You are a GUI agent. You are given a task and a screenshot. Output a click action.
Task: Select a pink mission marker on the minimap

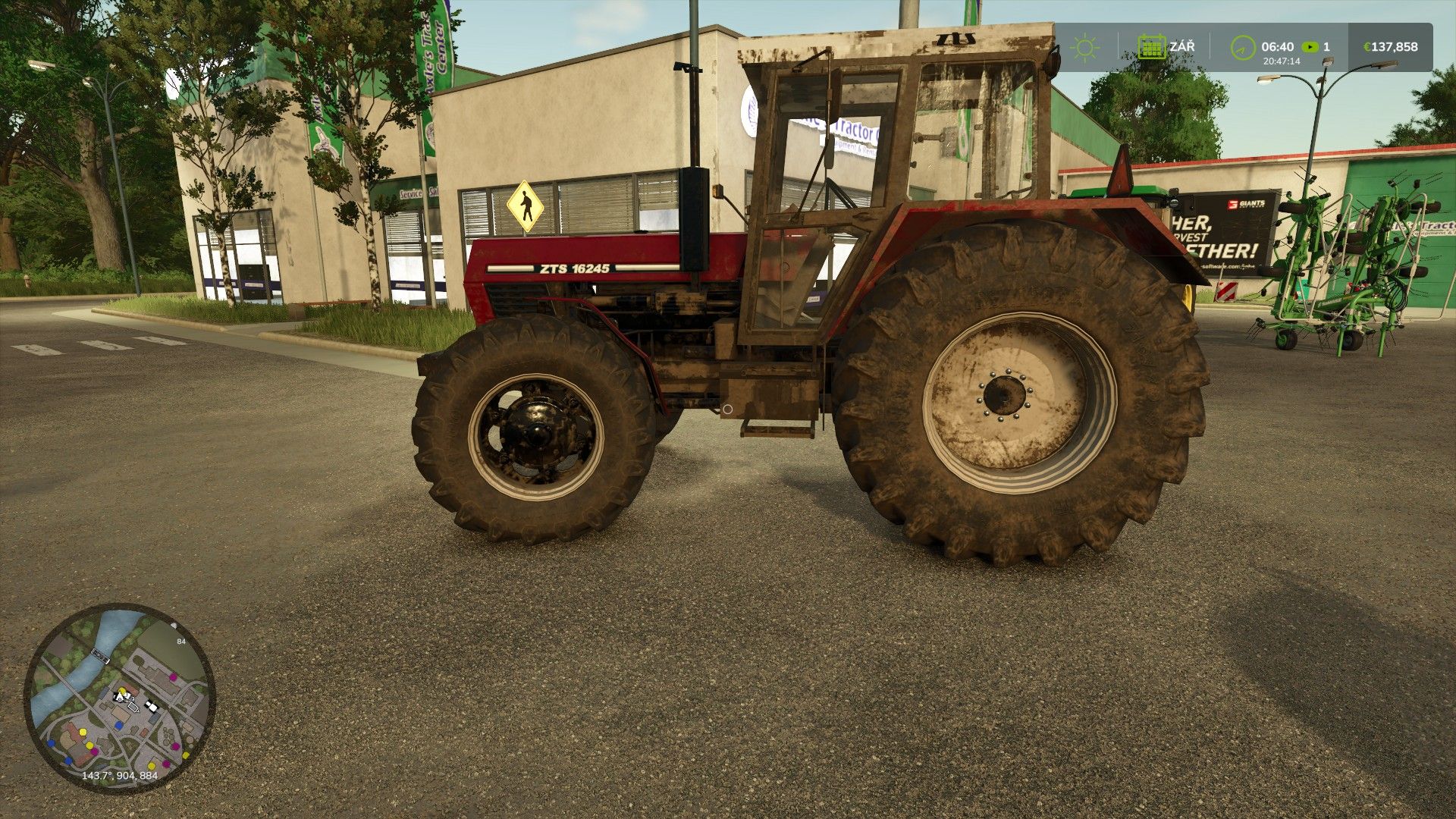pos(172,676)
